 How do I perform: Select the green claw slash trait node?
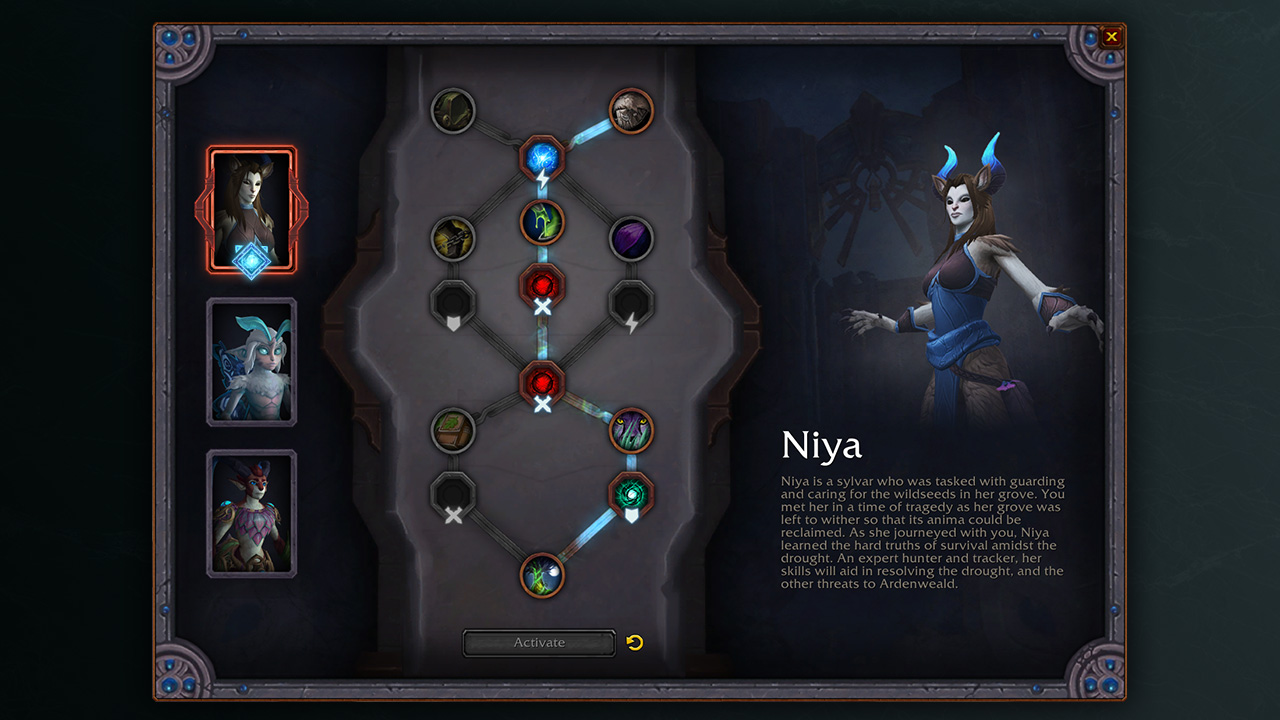[x=543, y=222]
